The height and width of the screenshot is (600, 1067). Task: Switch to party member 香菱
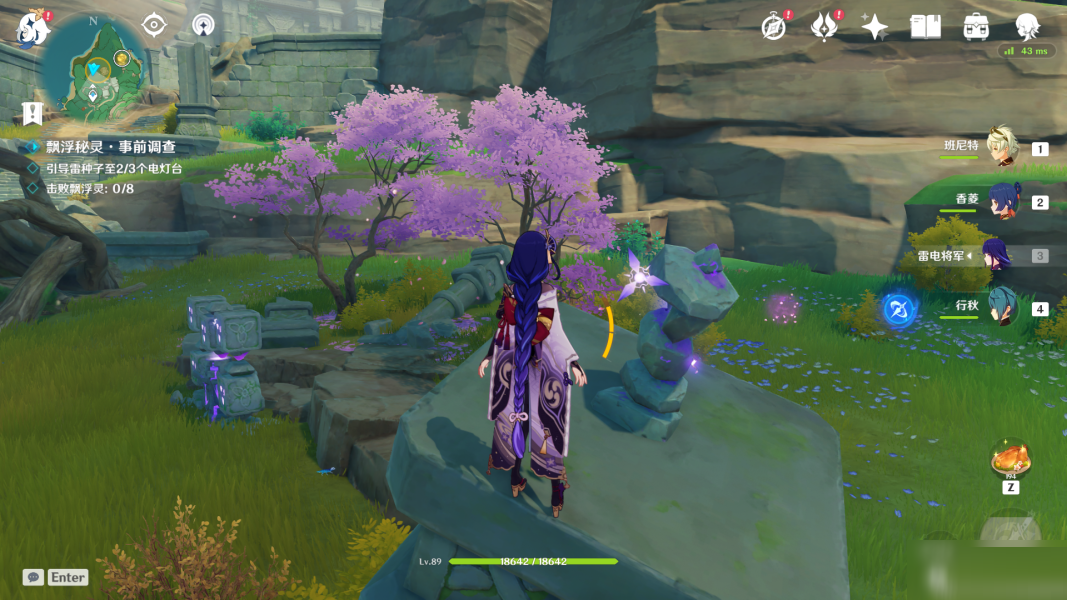click(x=1003, y=201)
